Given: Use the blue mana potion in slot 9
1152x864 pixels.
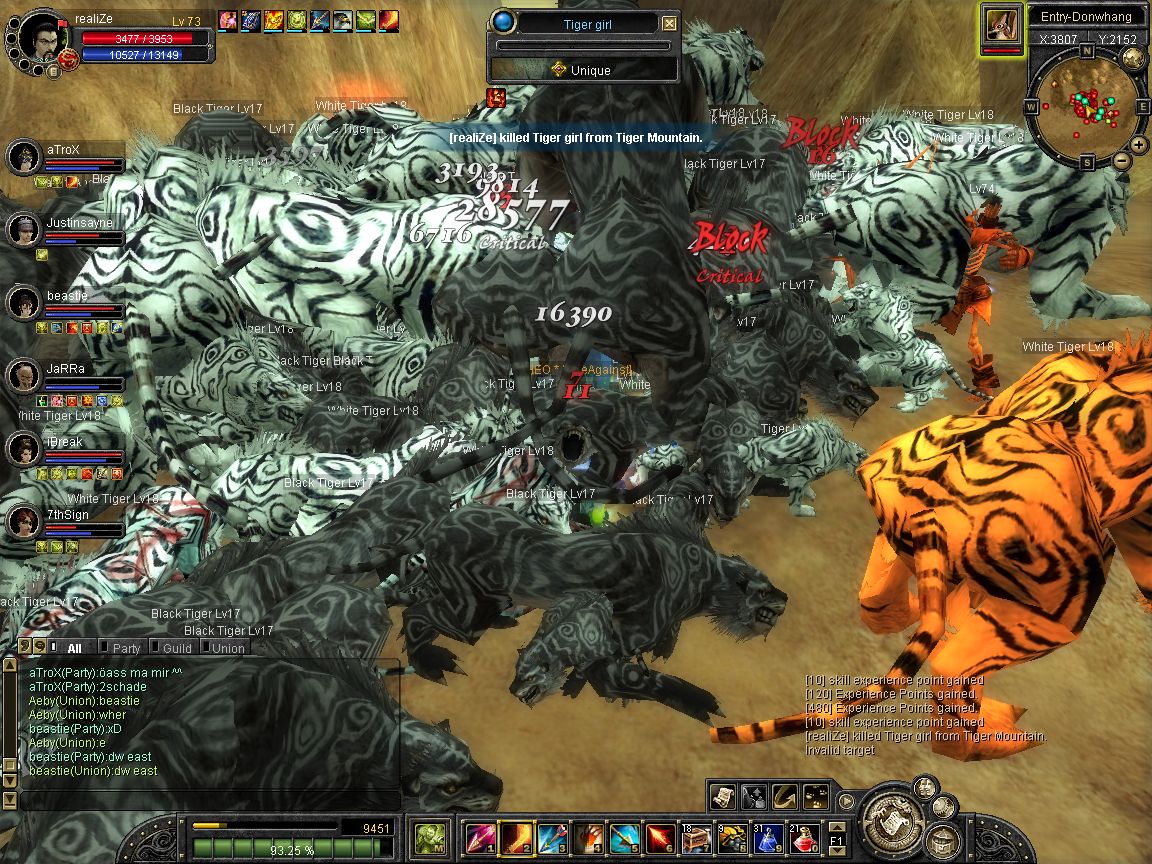Looking at the screenshot, I should [x=769, y=836].
